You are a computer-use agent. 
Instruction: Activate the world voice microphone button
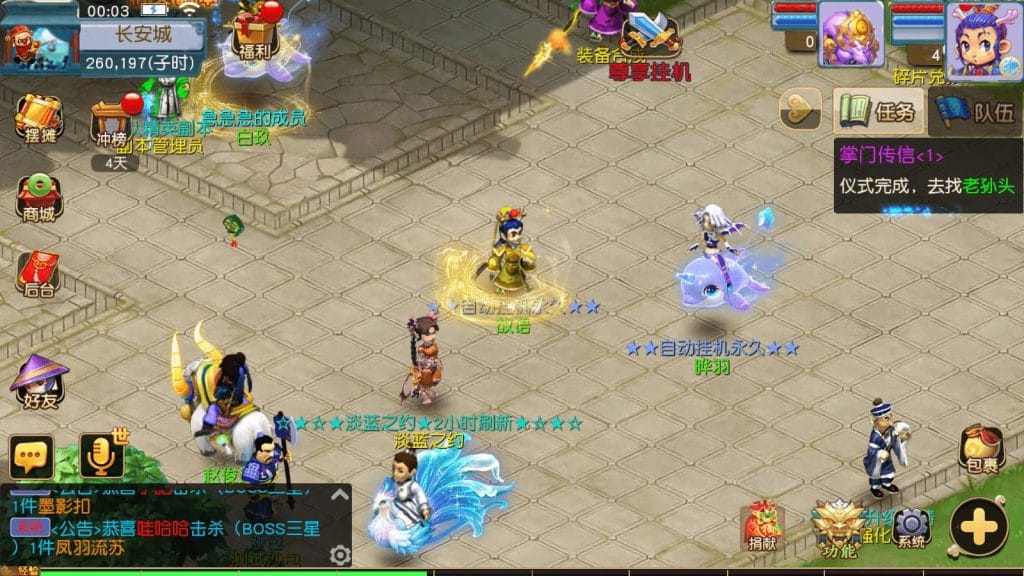pyautogui.click(x=102, y=455)
